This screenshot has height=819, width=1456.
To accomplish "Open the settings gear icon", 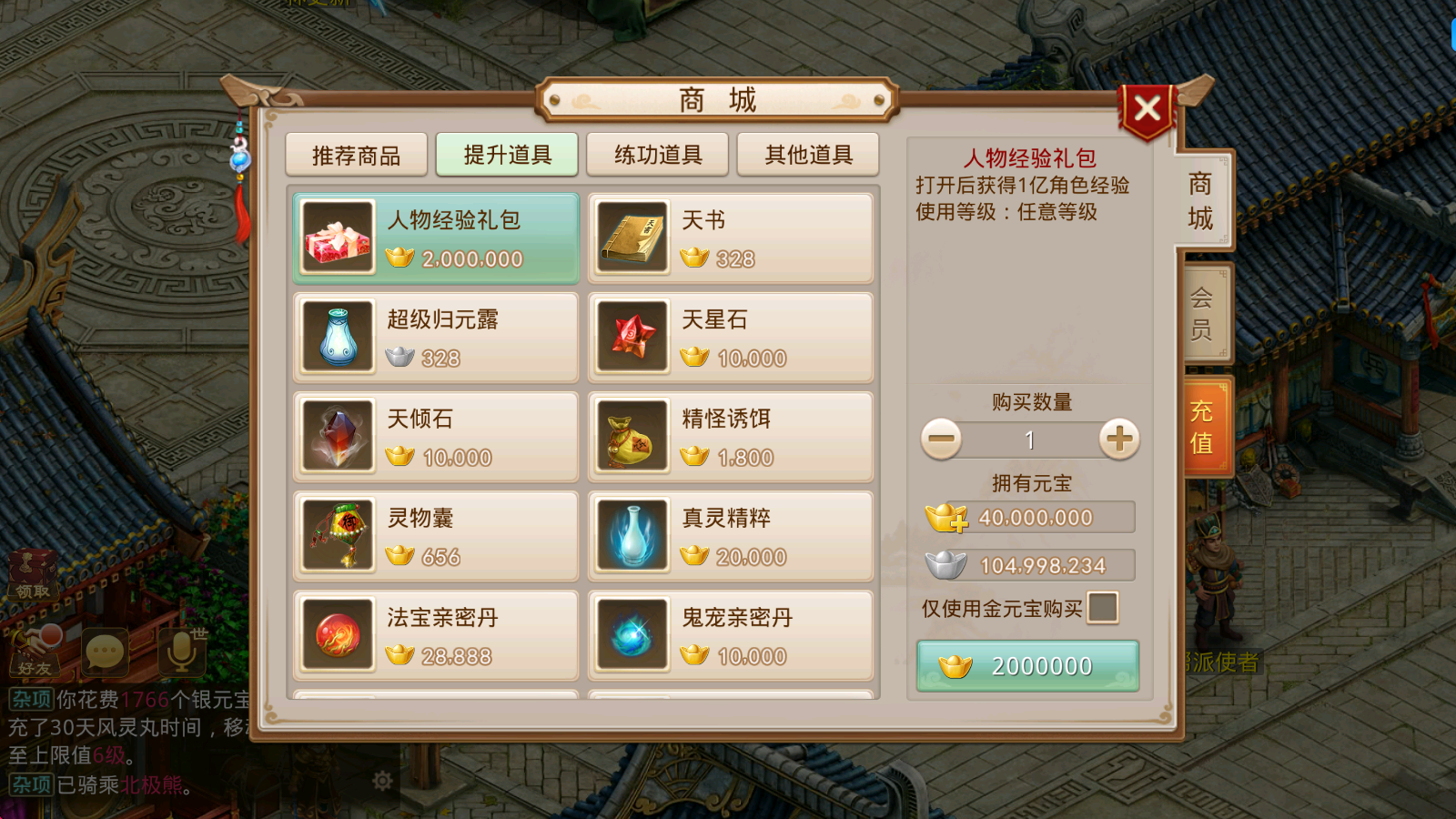I will pyautogui.click(x=382, y=781).
